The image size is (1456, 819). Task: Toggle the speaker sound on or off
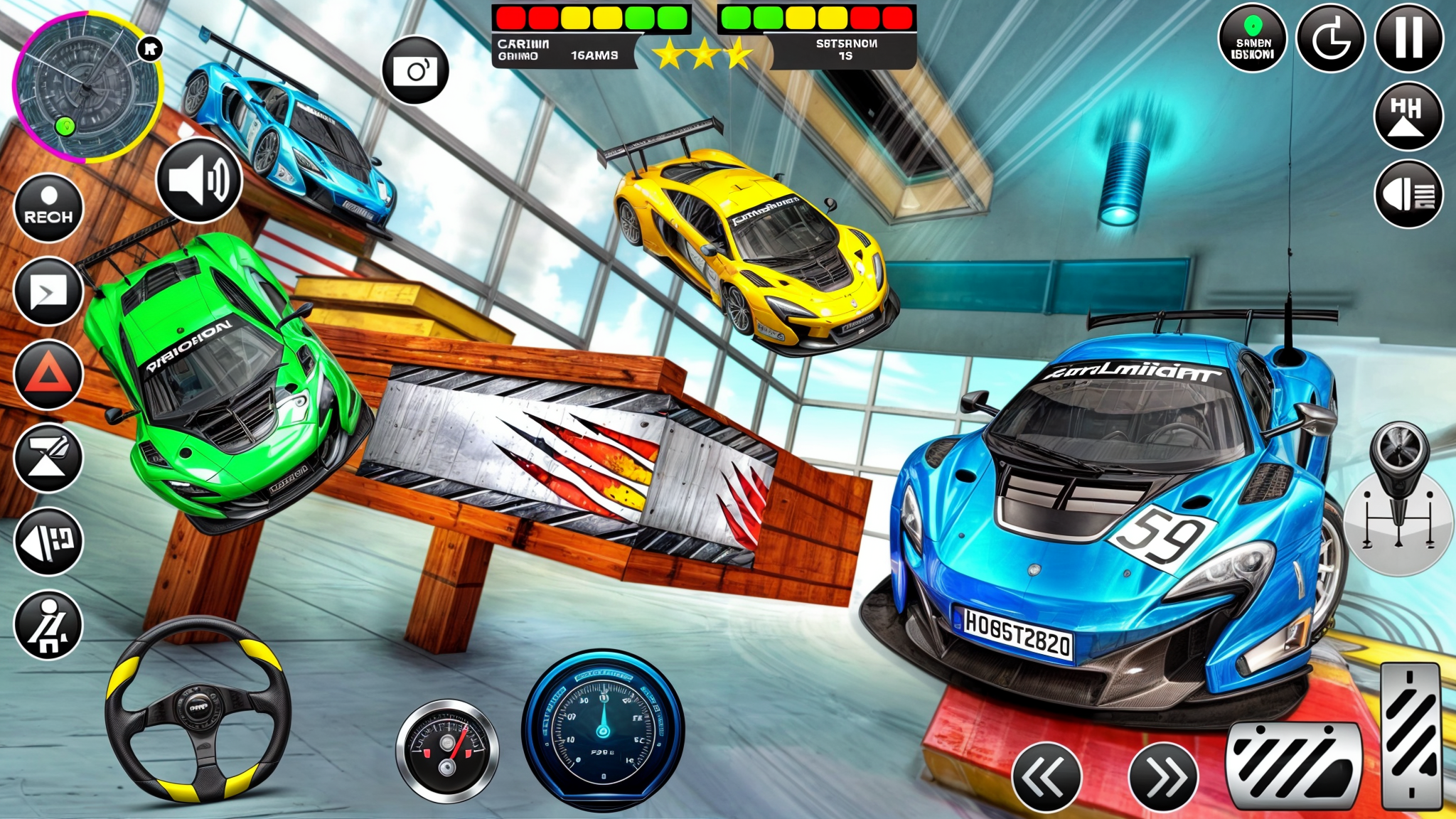coord(200,181)
